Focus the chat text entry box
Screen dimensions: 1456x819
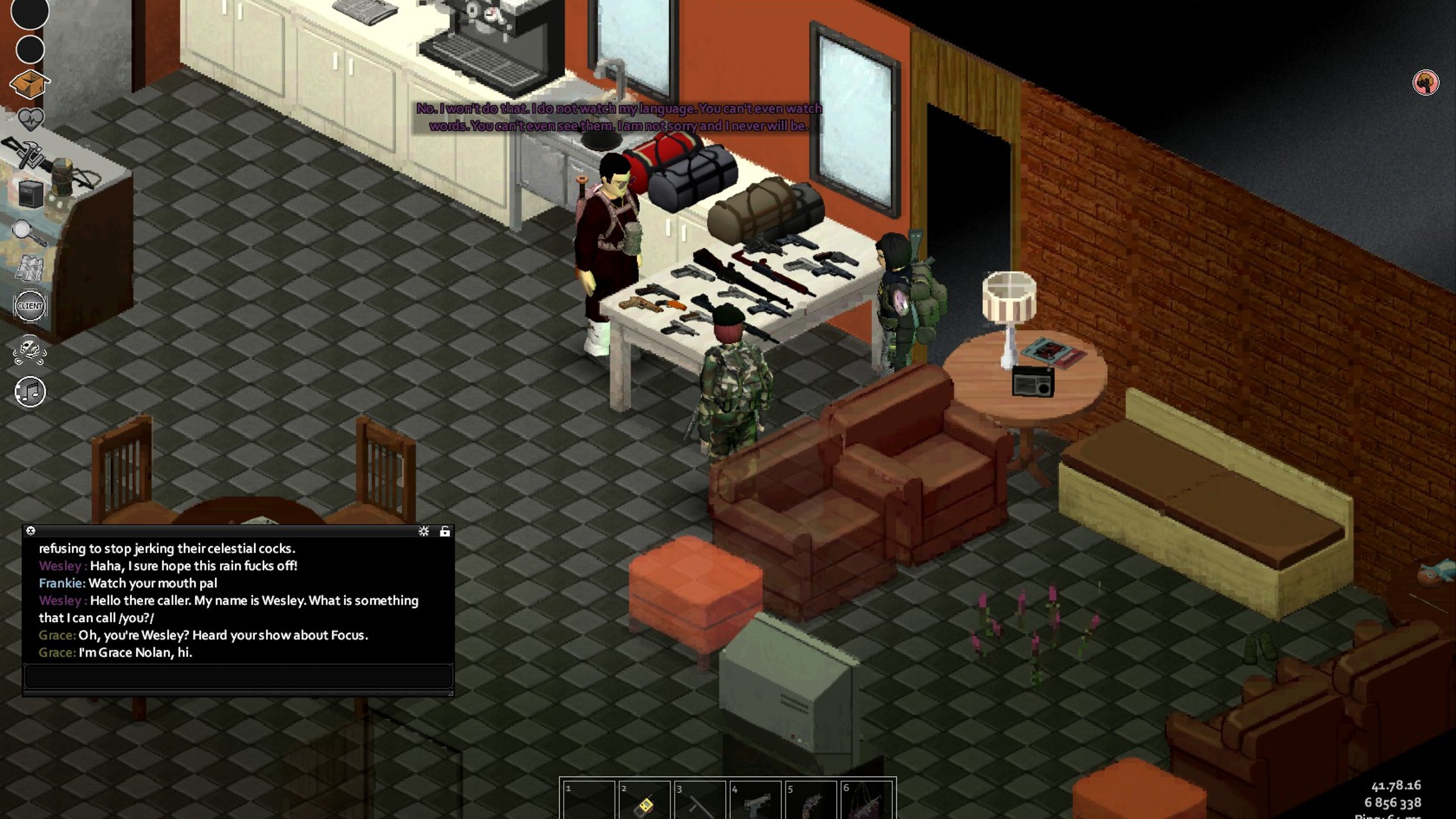(237, 676)
